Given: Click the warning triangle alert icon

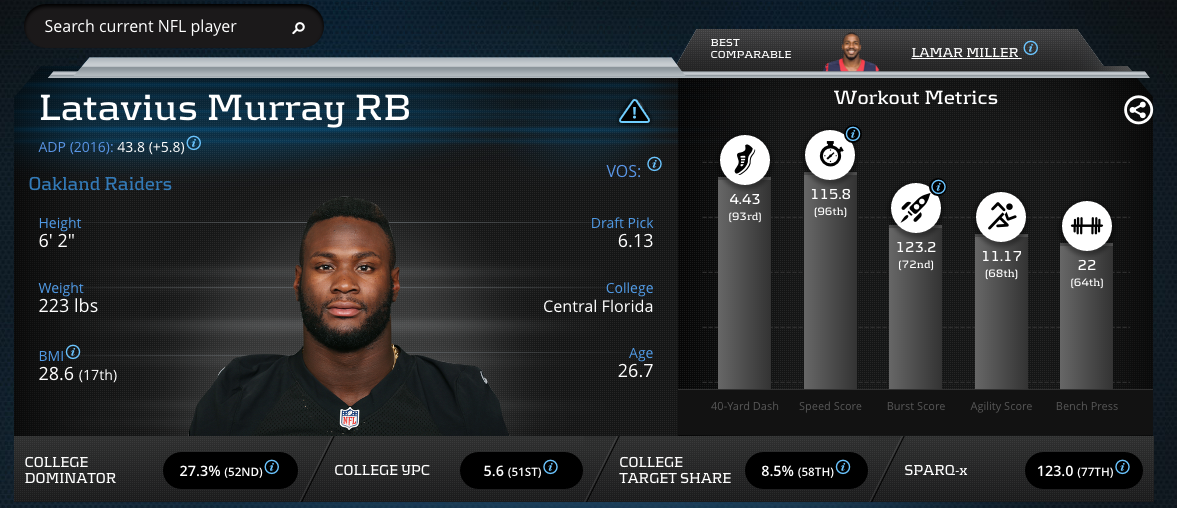Looking at the screenshot, I should tap(635, 110).
